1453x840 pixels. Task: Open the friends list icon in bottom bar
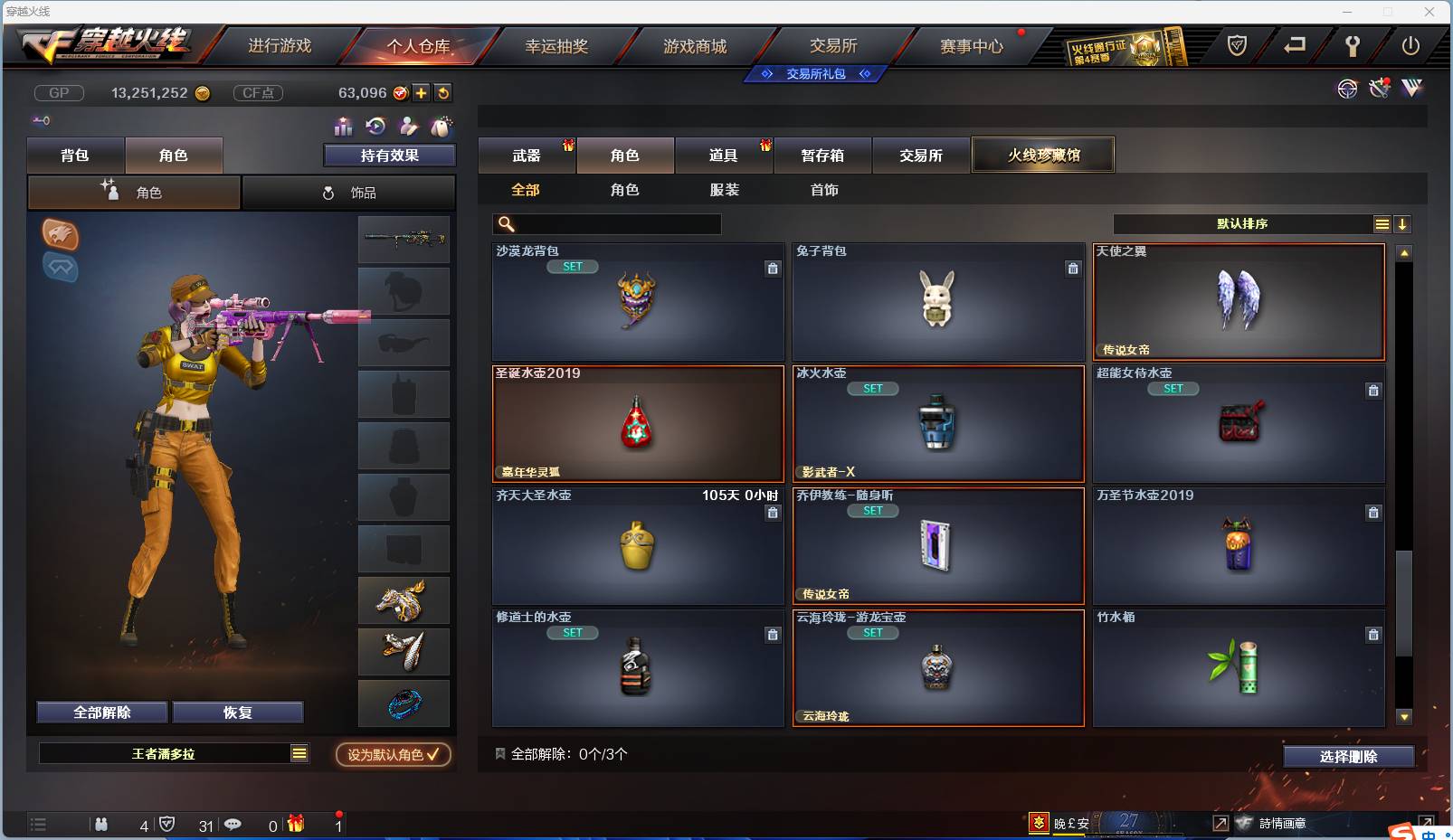[x=101, y=825]
